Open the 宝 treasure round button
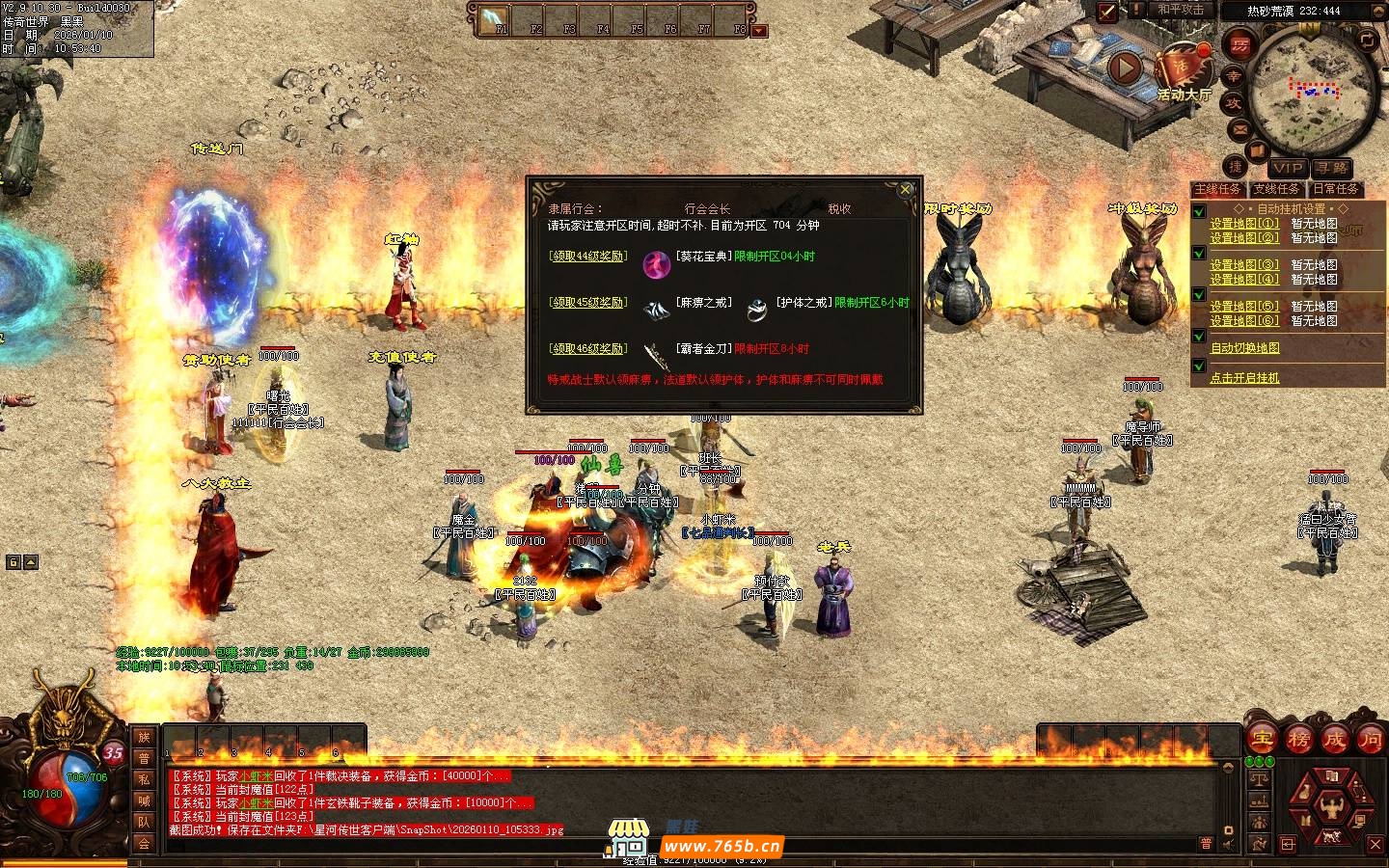 click(x=1263, y=740)
